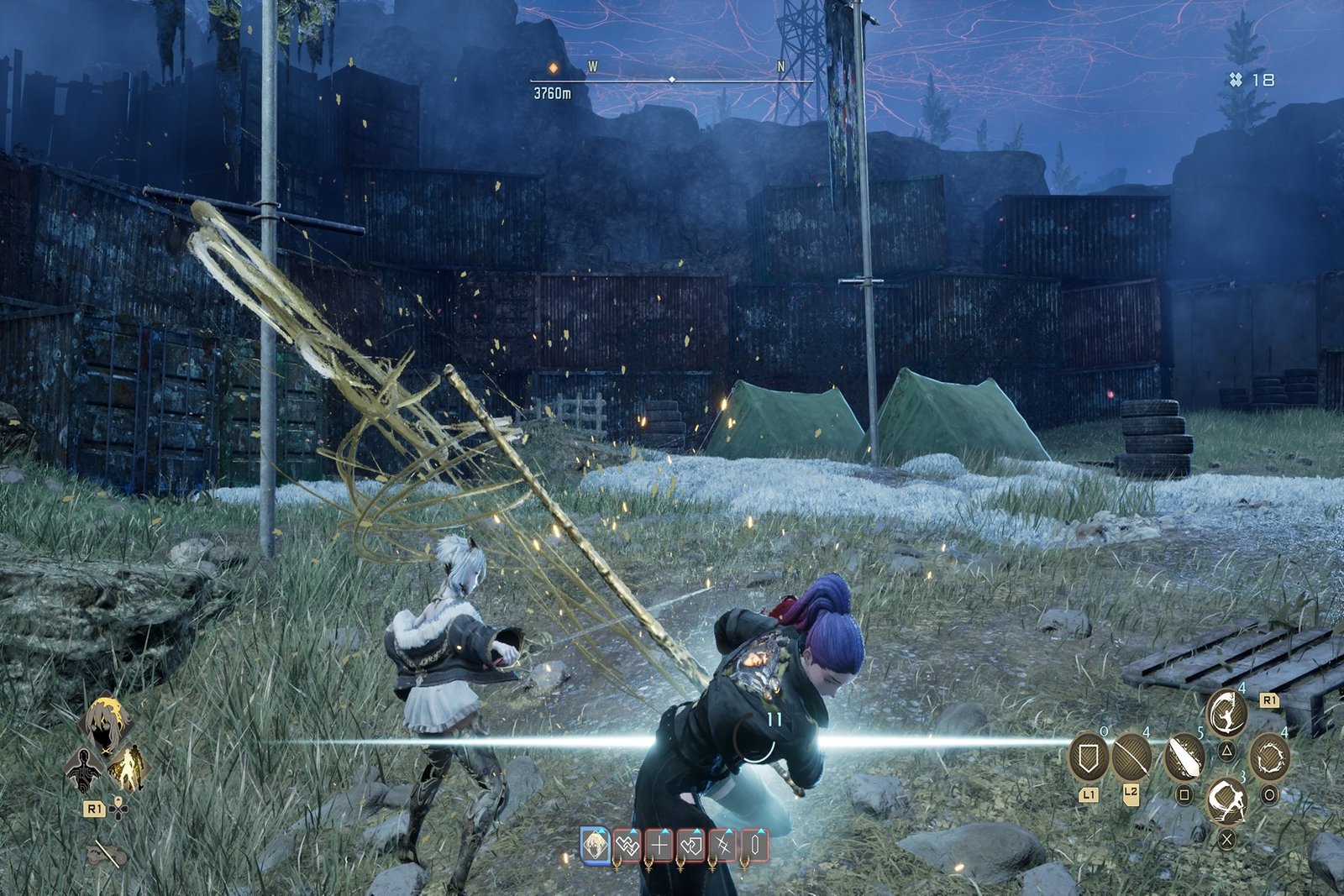
Task: Click the slash attack icon above L2
Action: point(1131,756)
